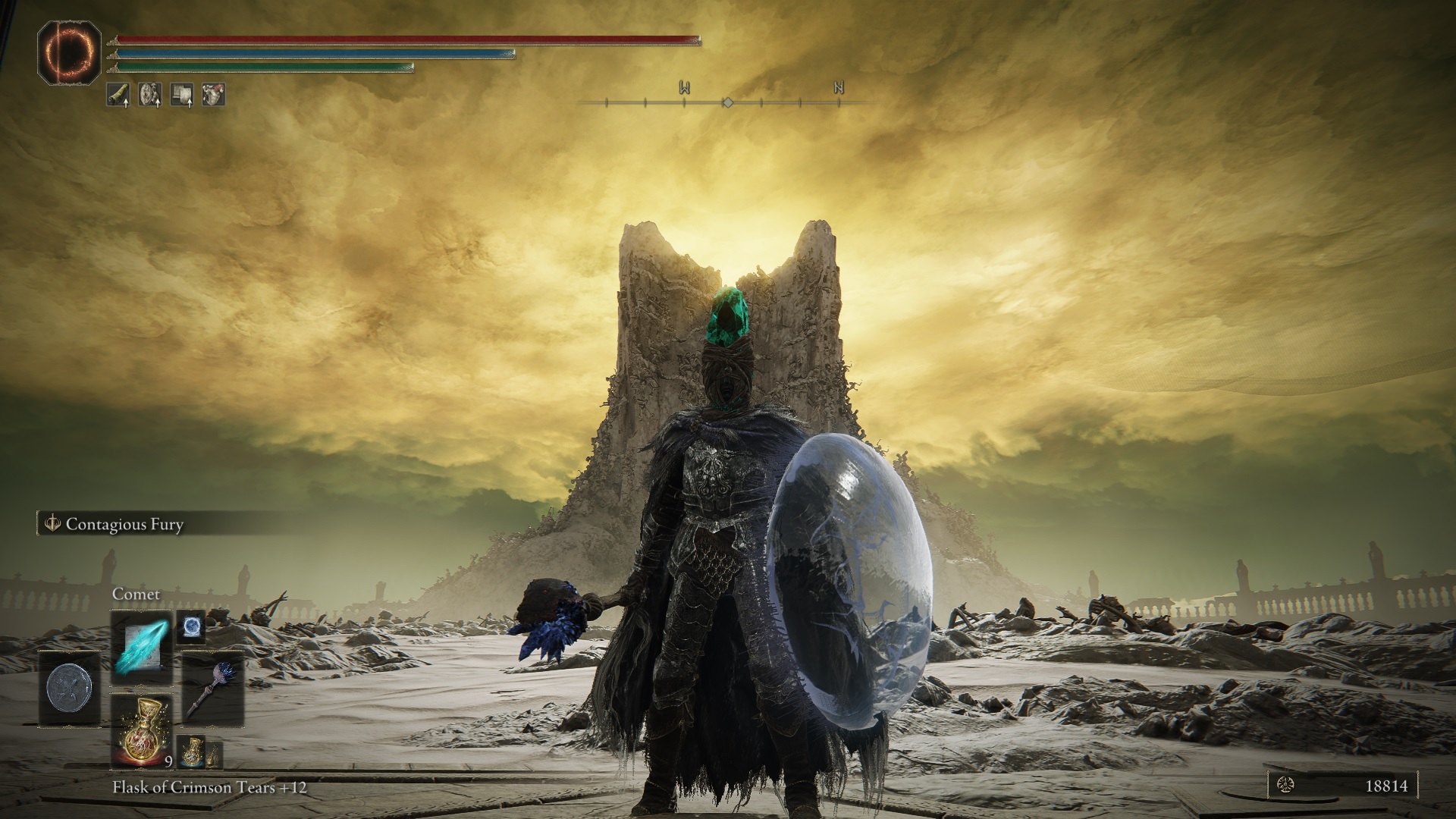
Task: Select the Comet sorcery slot
Action: pos(142,642)
